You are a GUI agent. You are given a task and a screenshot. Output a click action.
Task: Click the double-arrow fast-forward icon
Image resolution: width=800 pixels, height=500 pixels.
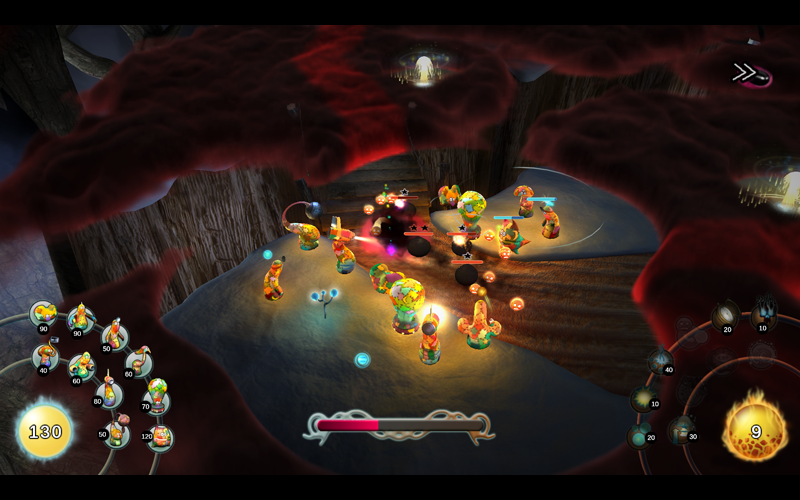click(x=744, y=72)
